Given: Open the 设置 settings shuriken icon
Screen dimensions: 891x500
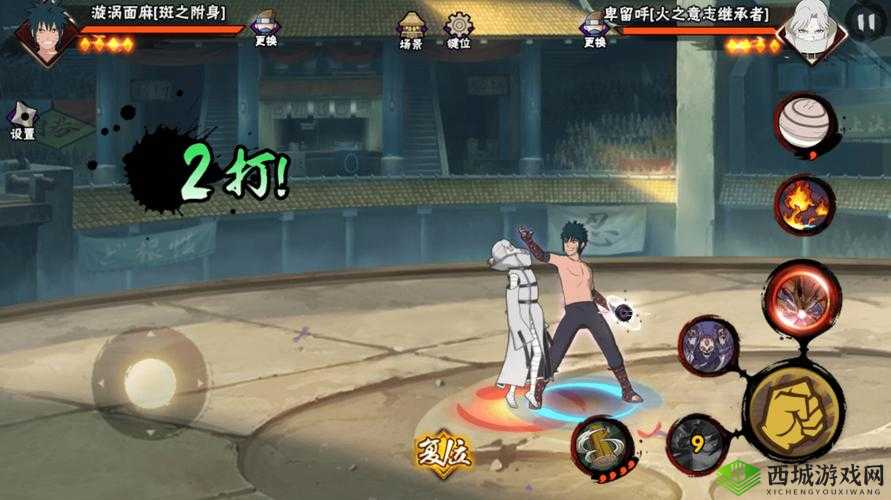Looking at the screenshot, I should [22, 120].
